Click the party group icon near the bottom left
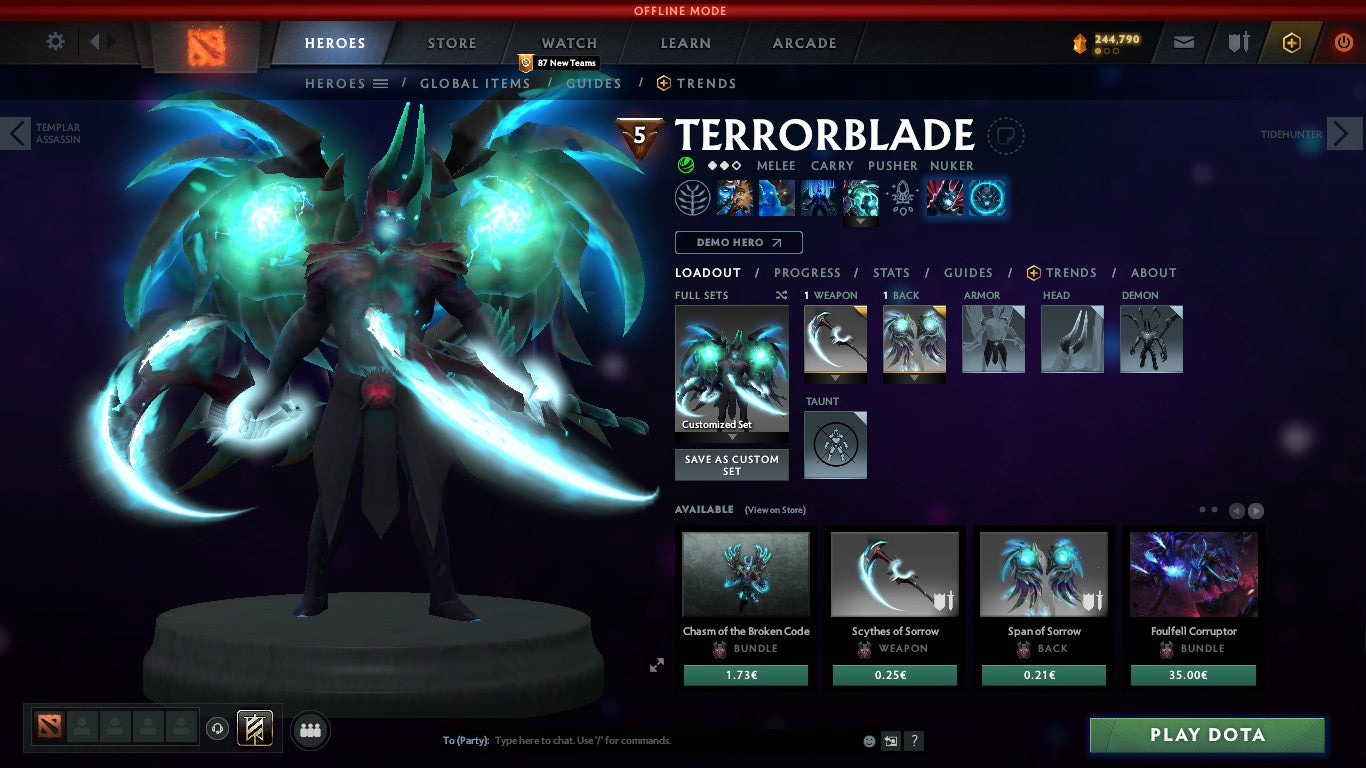This screenshot has width=1366, height=768. pos(310,731)
